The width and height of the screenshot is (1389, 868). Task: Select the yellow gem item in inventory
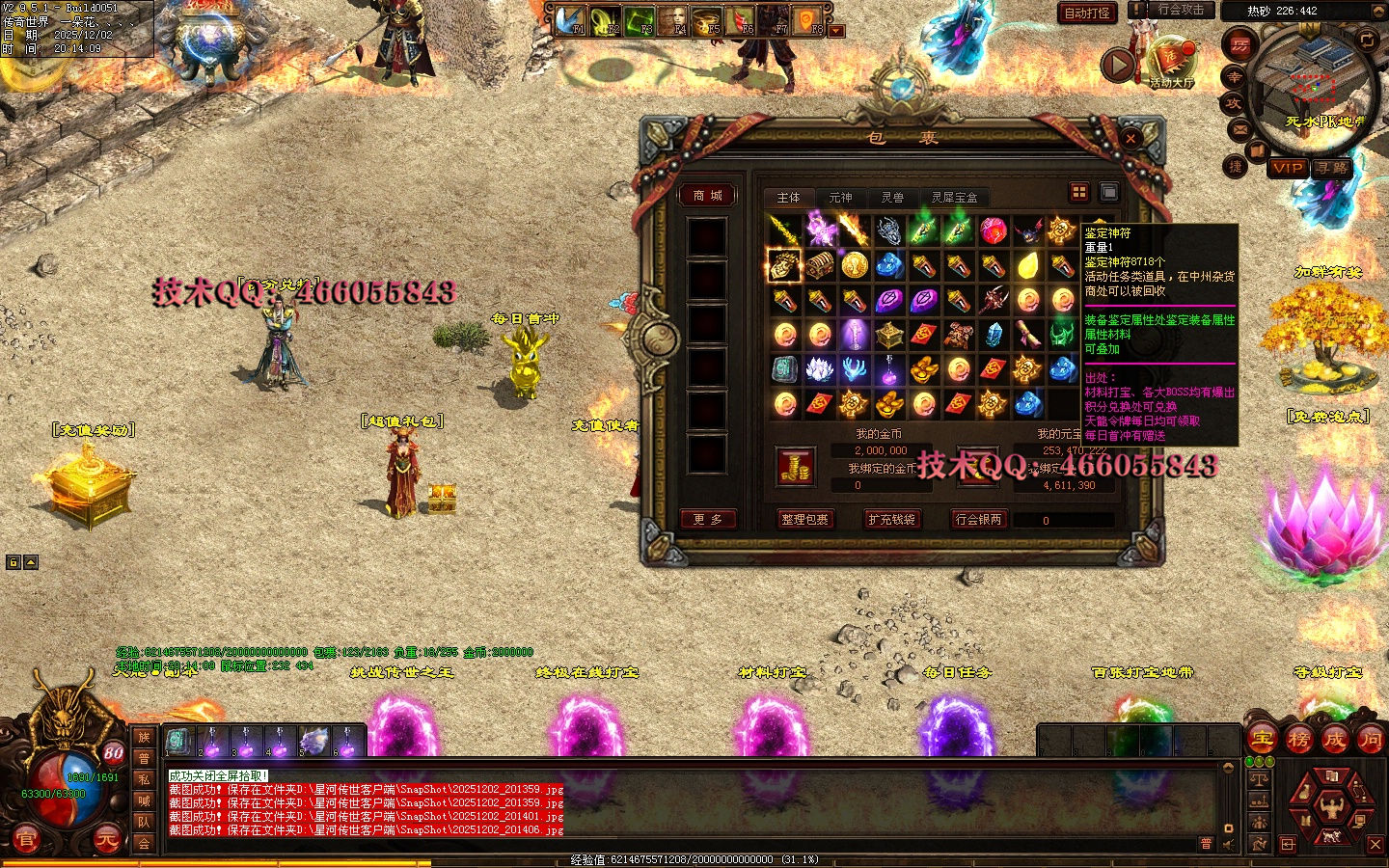tap(1027, 265)
